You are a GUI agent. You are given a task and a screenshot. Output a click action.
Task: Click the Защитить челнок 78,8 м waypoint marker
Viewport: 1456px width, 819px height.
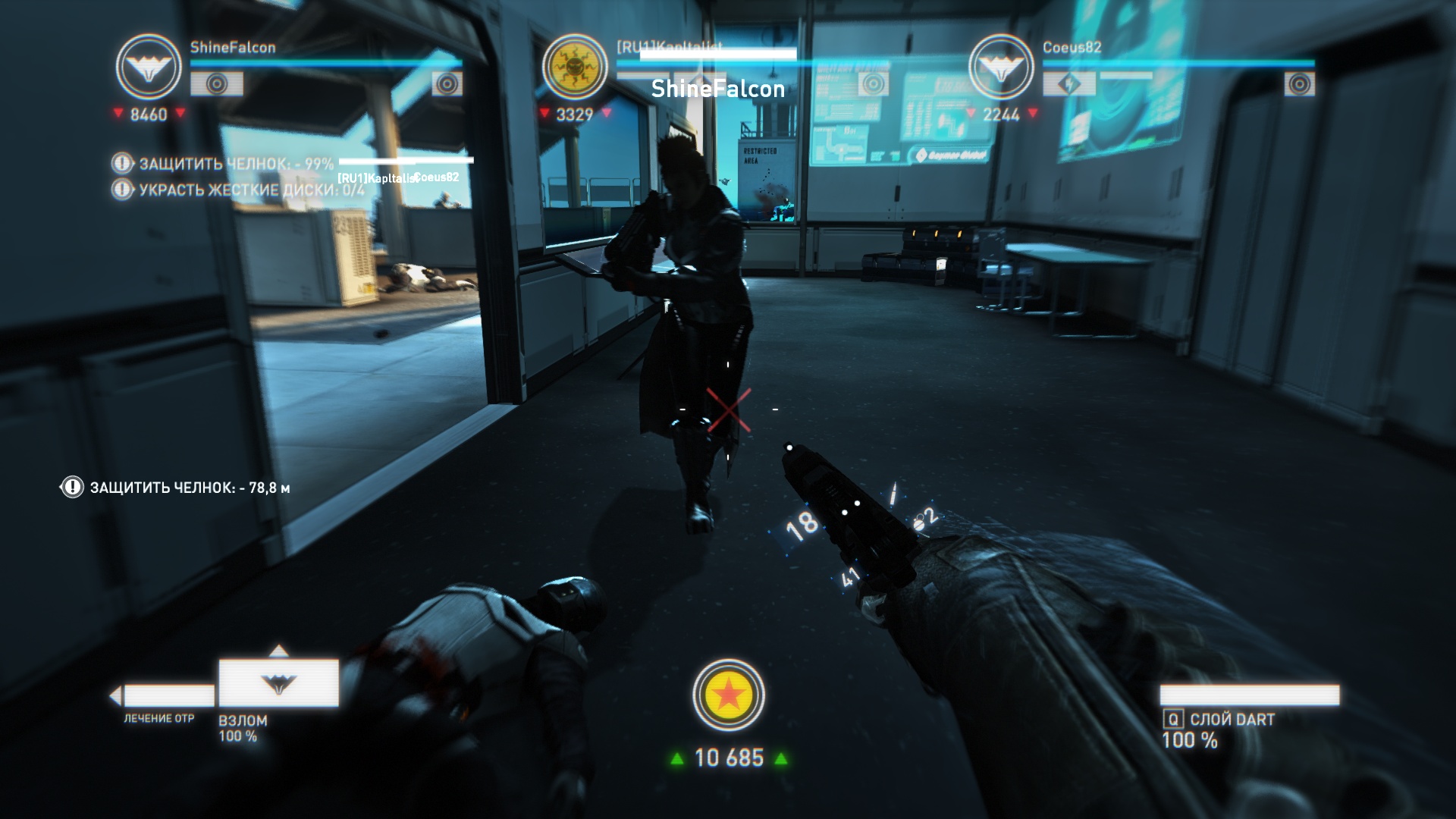(x=72, y=488)
